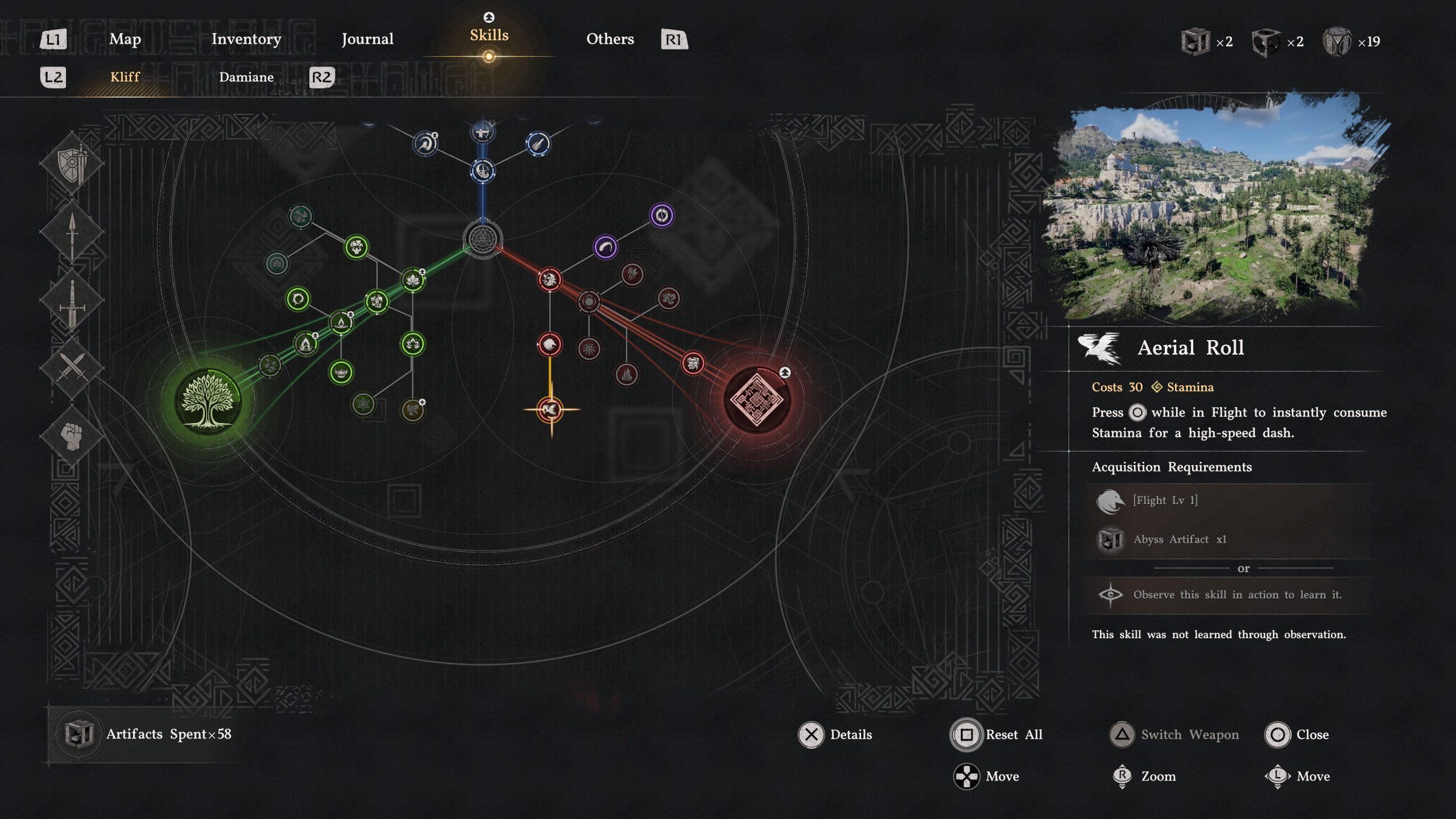This screenshot has height=819, width=1456.
Task: Choose the highlighted Aerial Roll skill node
Action: pyautogui.click(x=550, y=409)
